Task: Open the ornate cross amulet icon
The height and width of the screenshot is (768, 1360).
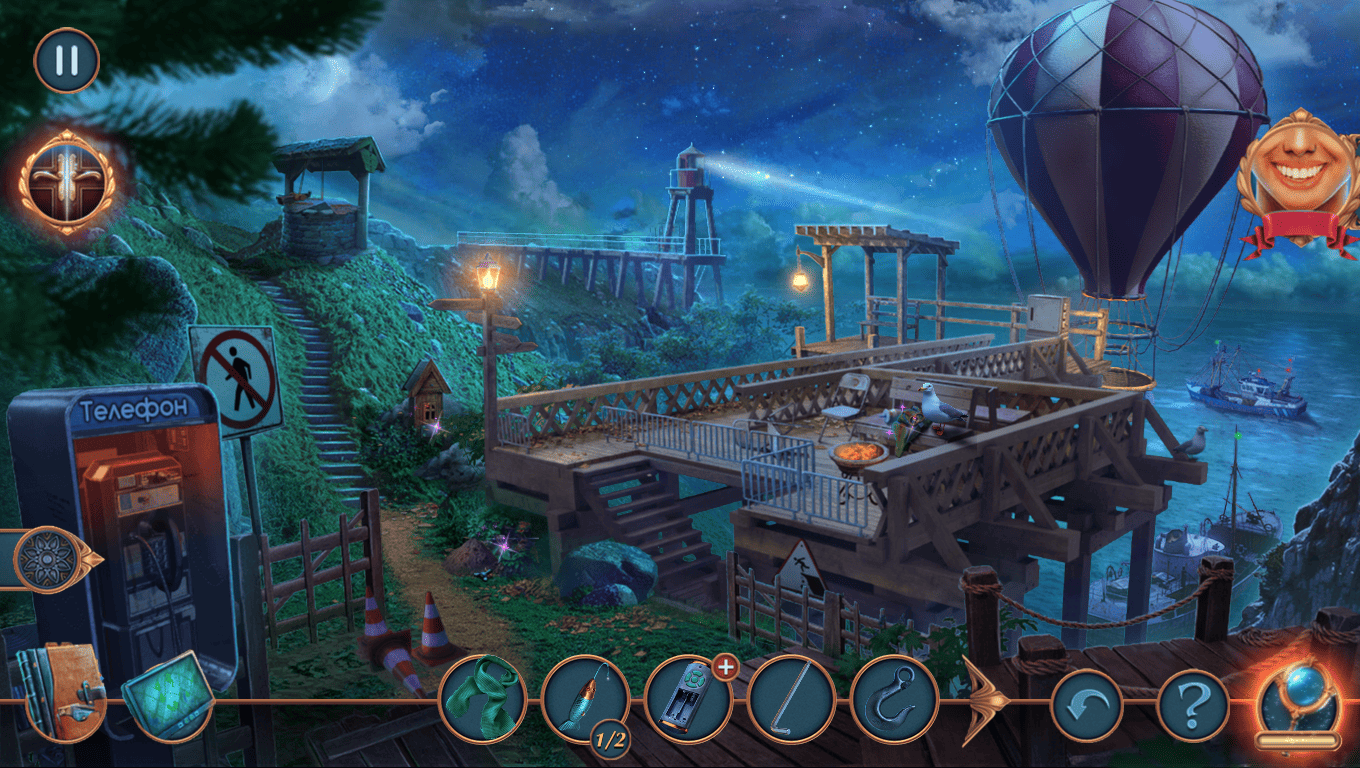Action: (x=67, y=181)
